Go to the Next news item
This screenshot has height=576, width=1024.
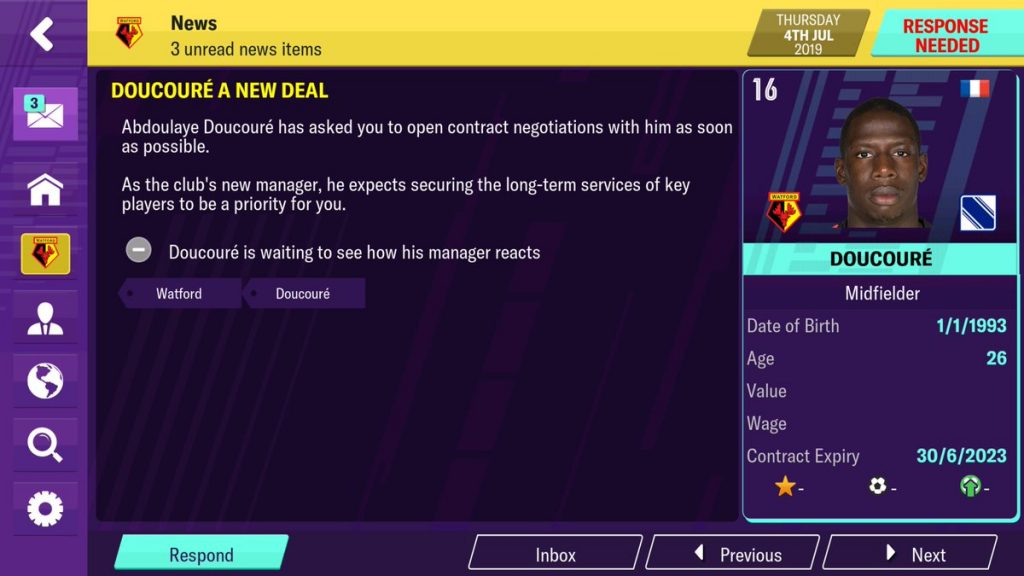[911, 554]
